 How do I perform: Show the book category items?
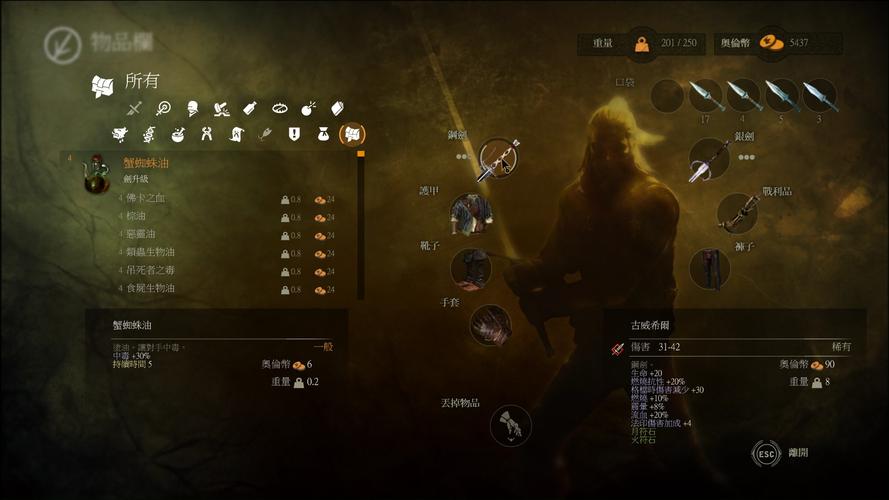337,108
